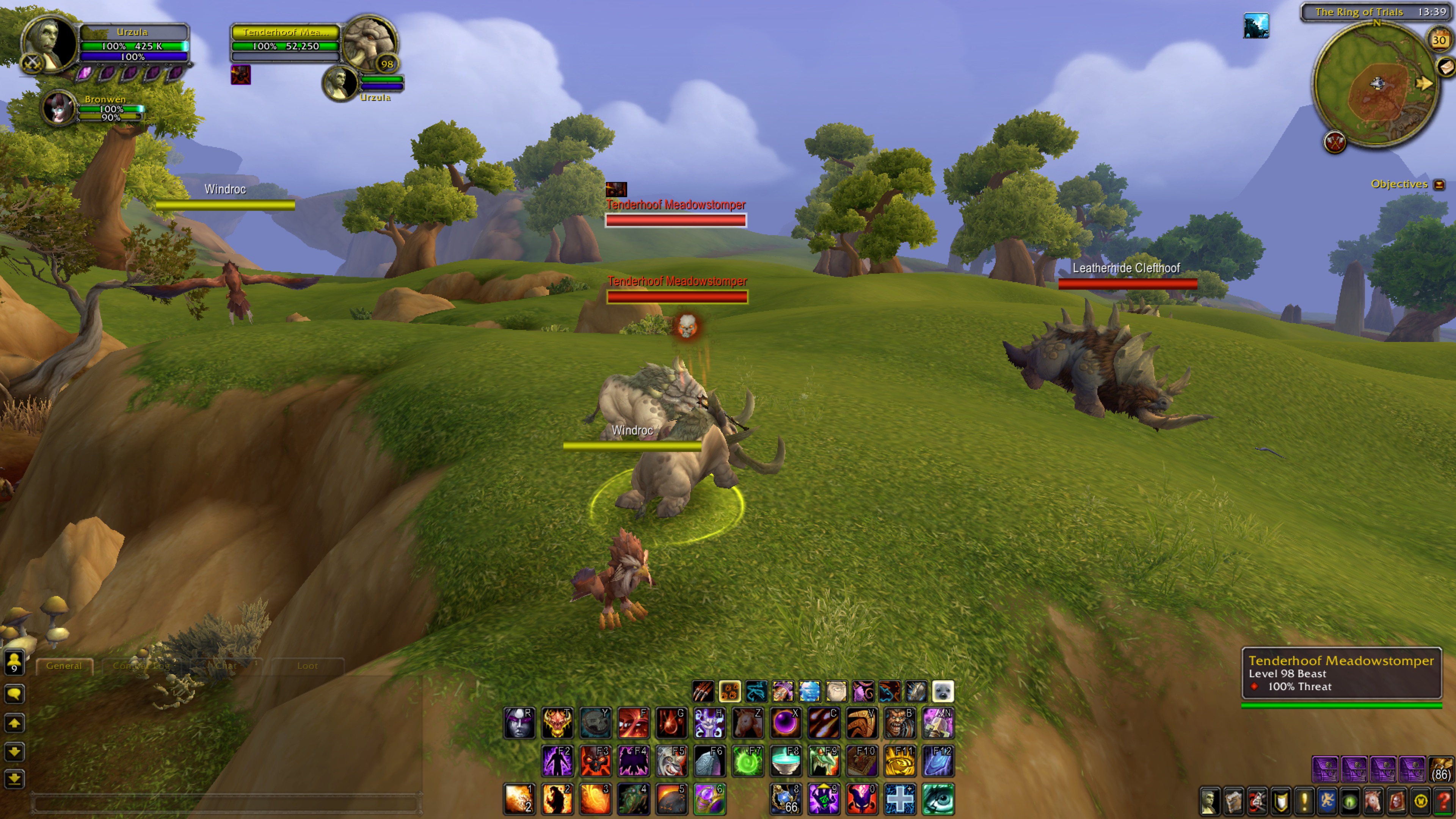Image resolution: width=1456 pixels, height=819 pixels.
Task: Click Urzula's player portrait
Action: [50, 44]
